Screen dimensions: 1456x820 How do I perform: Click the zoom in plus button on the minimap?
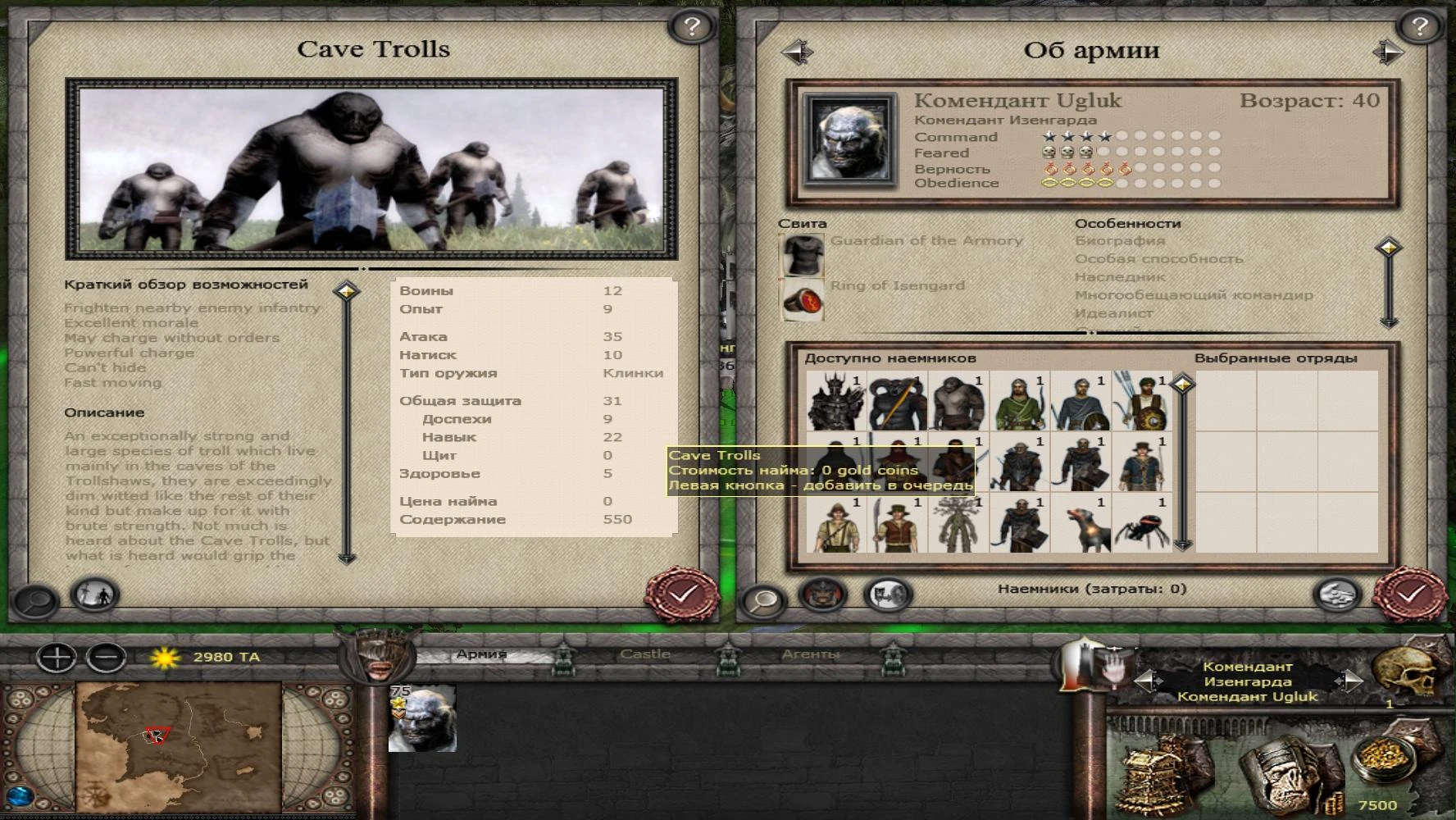tap(57, 656)
